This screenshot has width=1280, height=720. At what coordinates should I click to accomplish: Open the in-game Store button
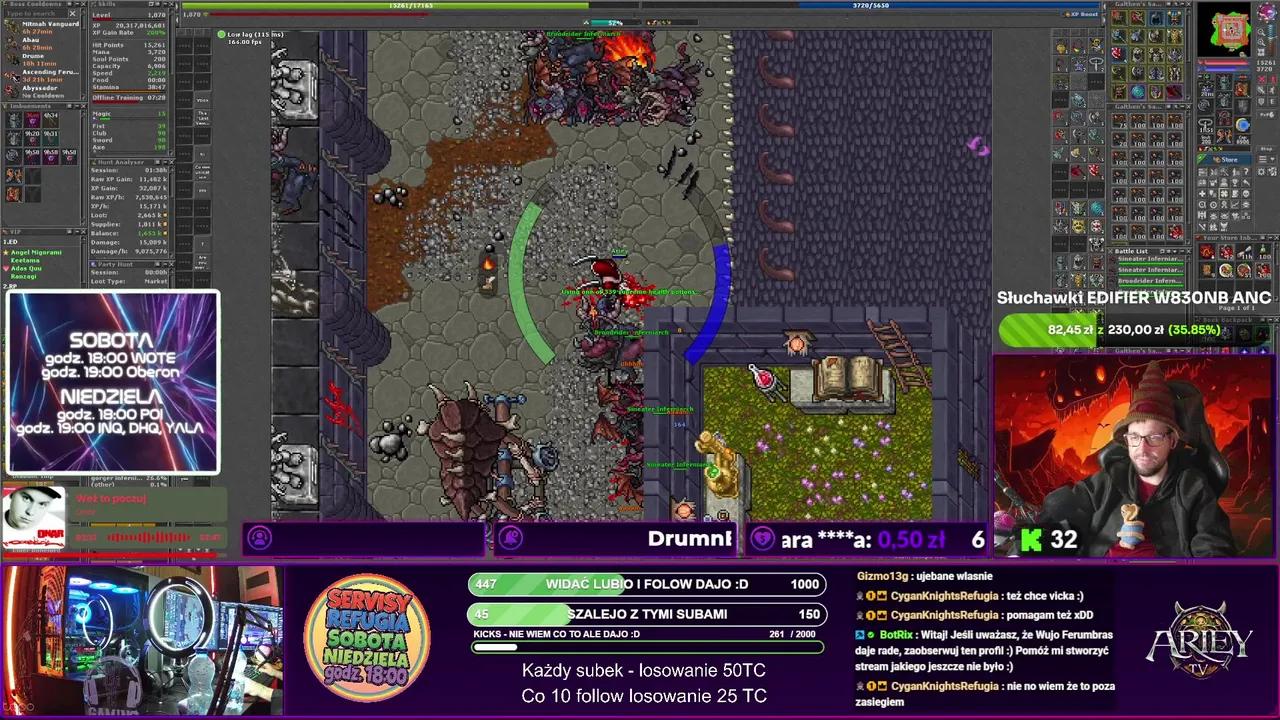pyautogui.click(x=1225, y=157)
